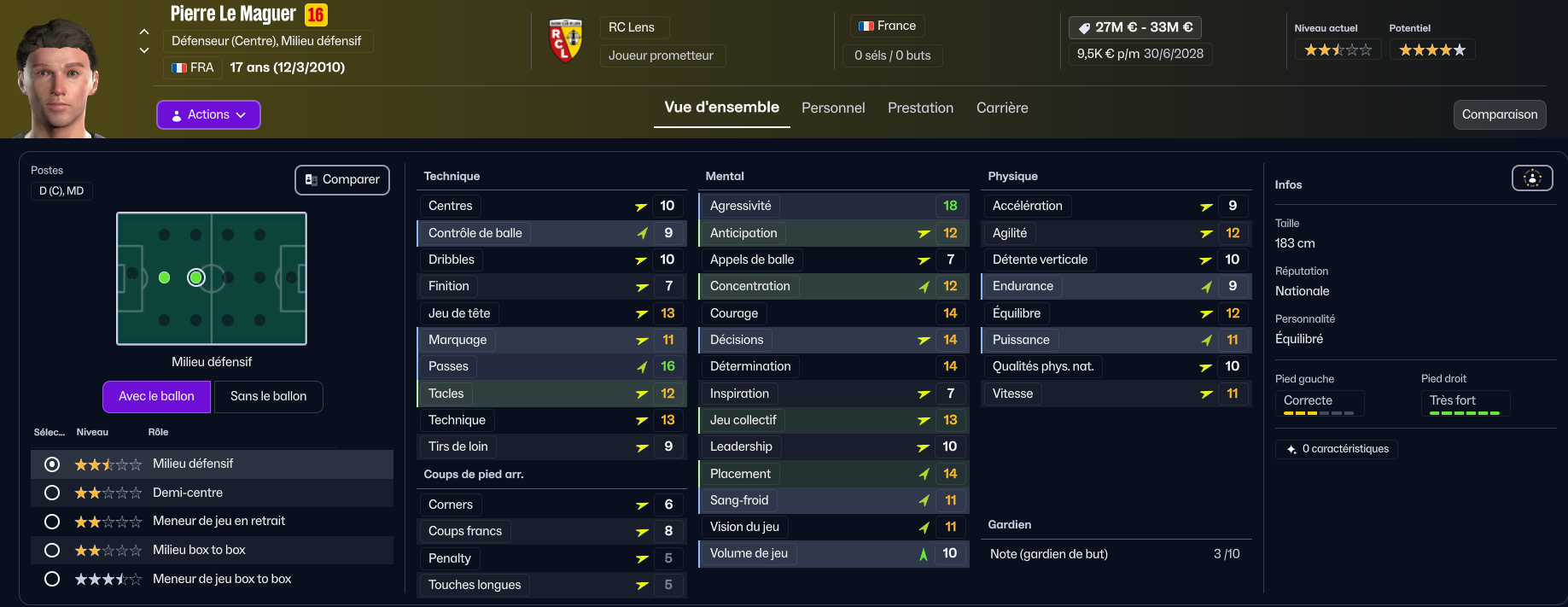Viewport: 1568px width, 607px height.
Task: Go to the next player with down arrow
Action: (144, 50)
